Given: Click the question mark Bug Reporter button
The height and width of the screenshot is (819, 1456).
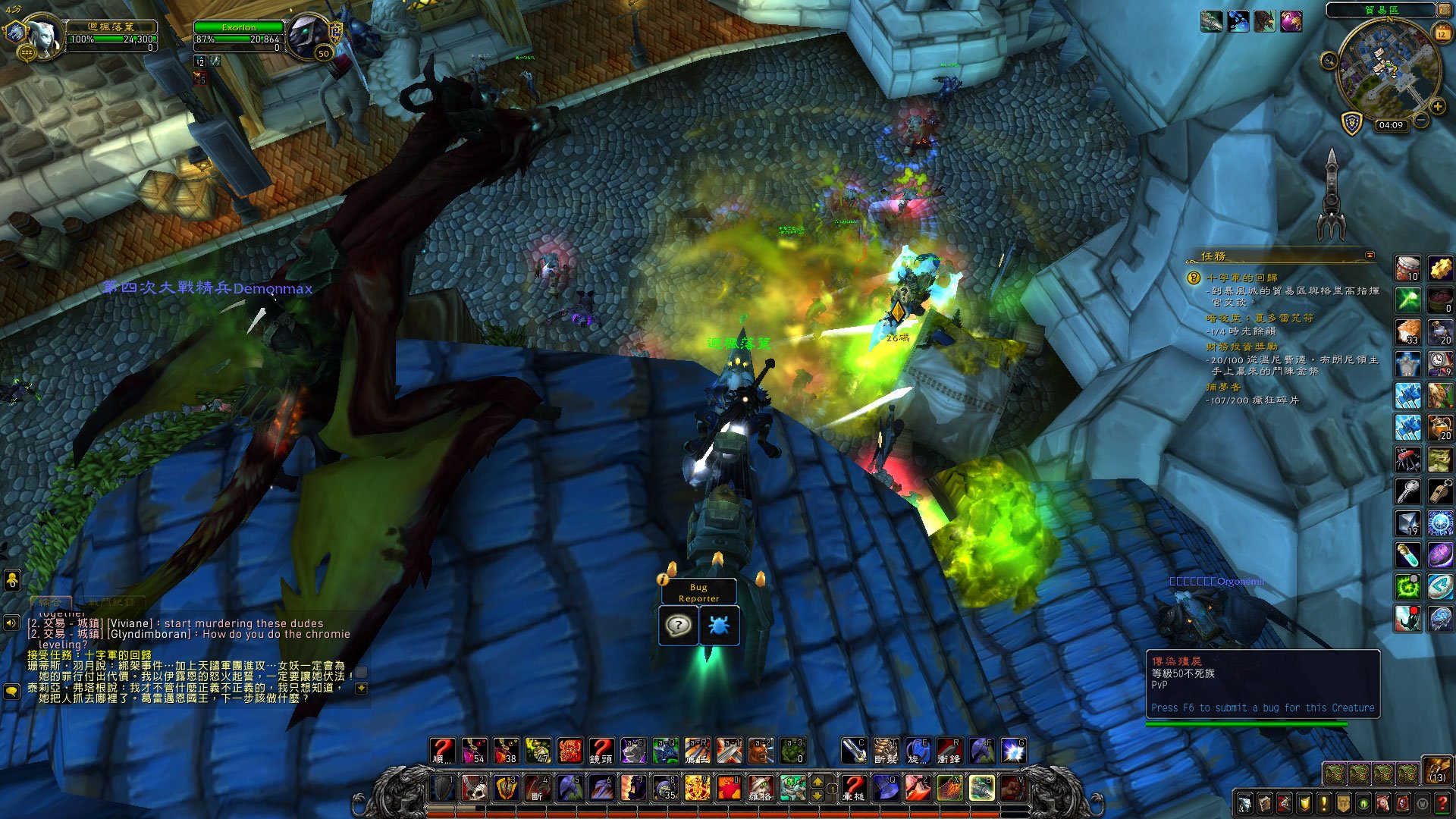Looking at the screenshot, I should (x=678, y=626).
